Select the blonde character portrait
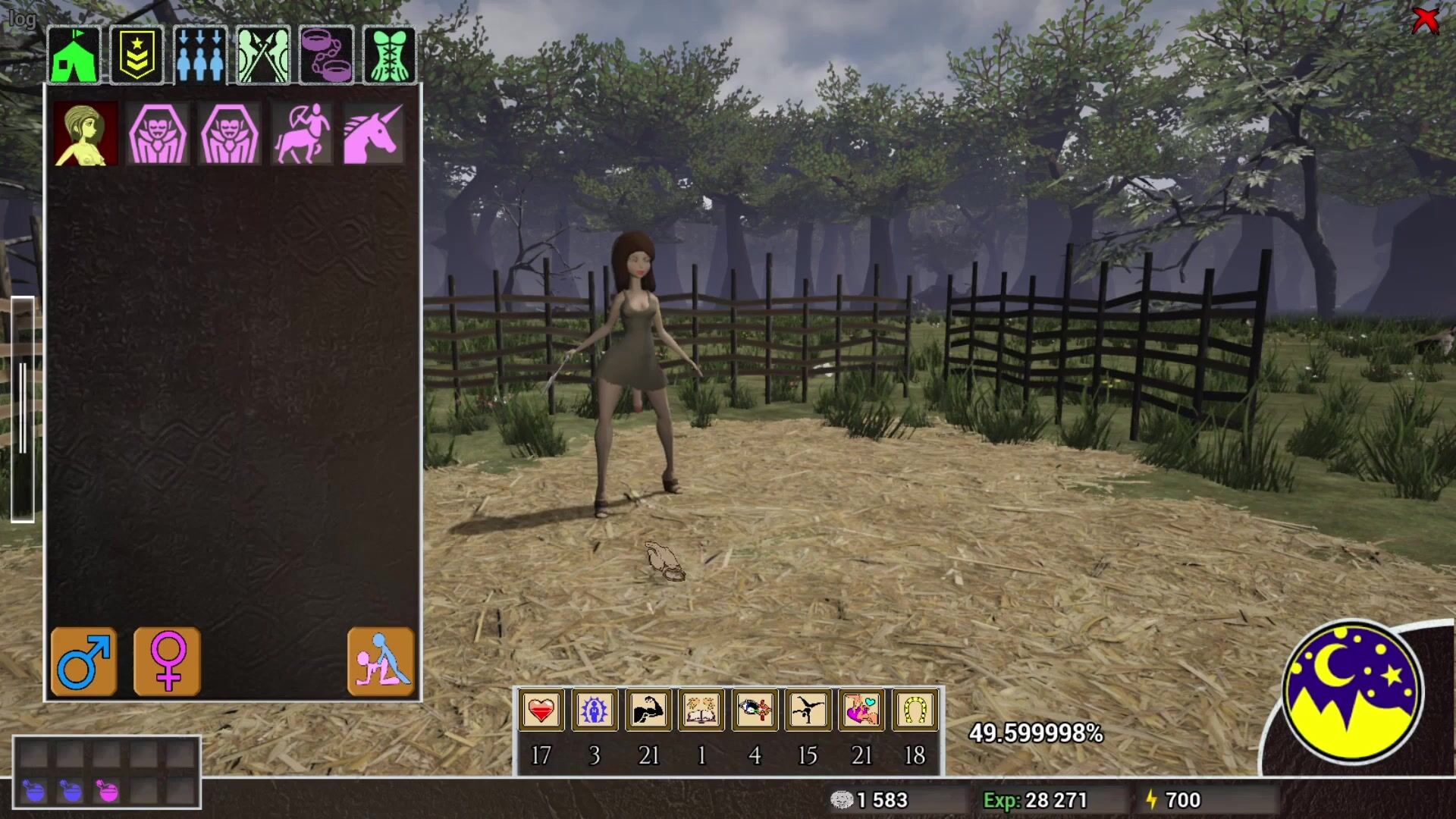Screen dimensions: 1456x819 86,134
